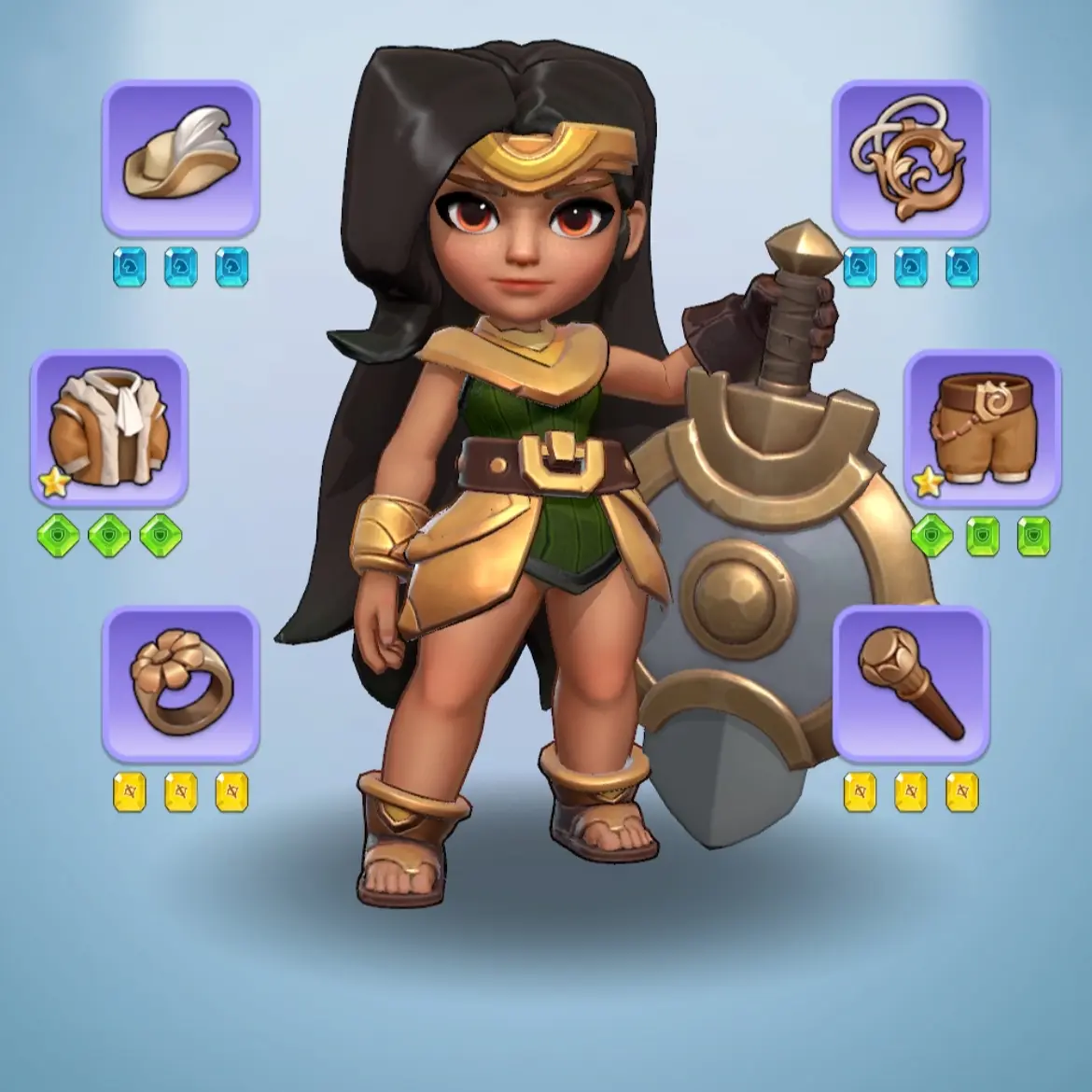The image size is (1092, 1092).
Task: Open the flower ring equipment slot
Action: coord(180,683)
